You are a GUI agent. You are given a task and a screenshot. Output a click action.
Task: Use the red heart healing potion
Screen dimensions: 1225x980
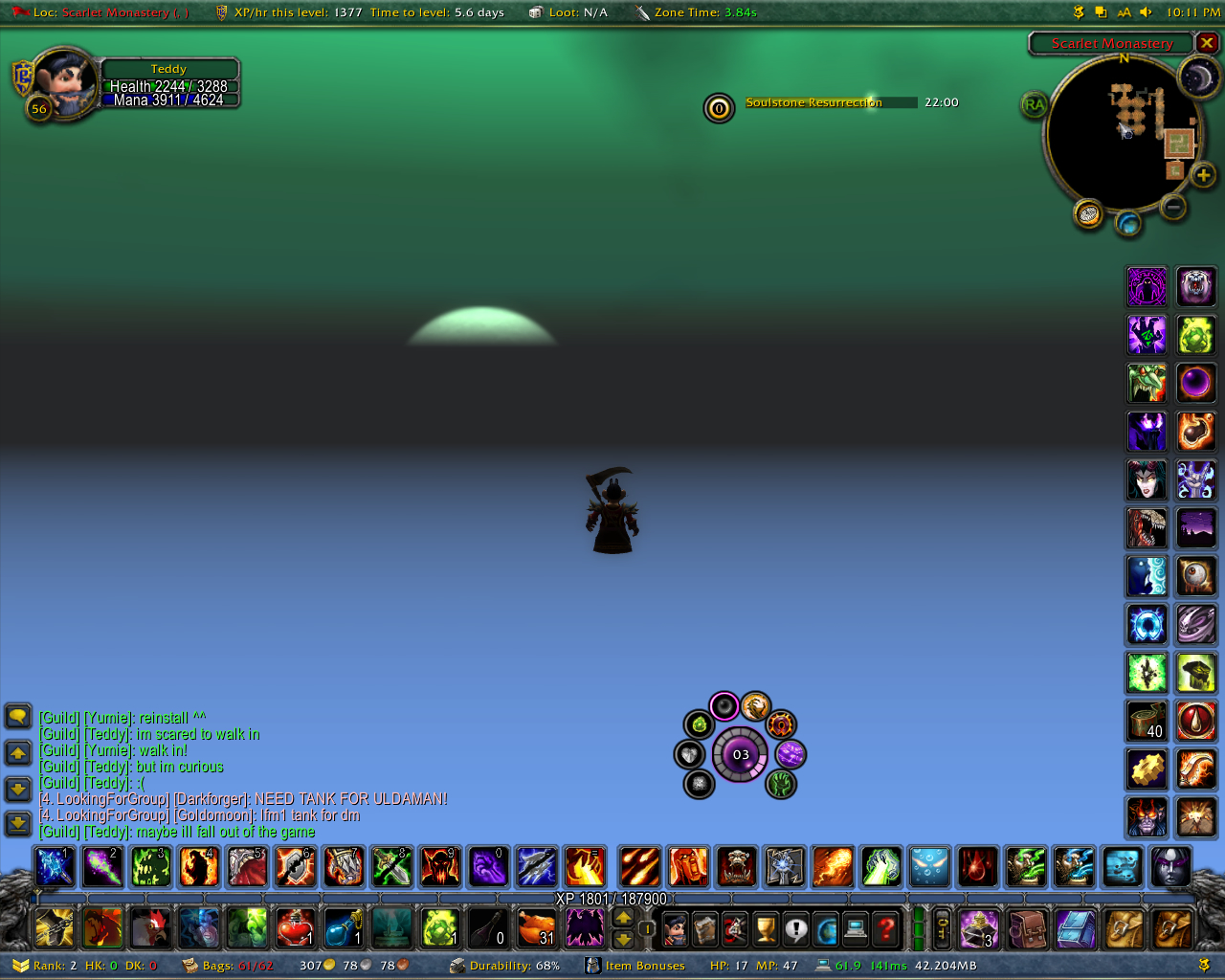[296, 927]
